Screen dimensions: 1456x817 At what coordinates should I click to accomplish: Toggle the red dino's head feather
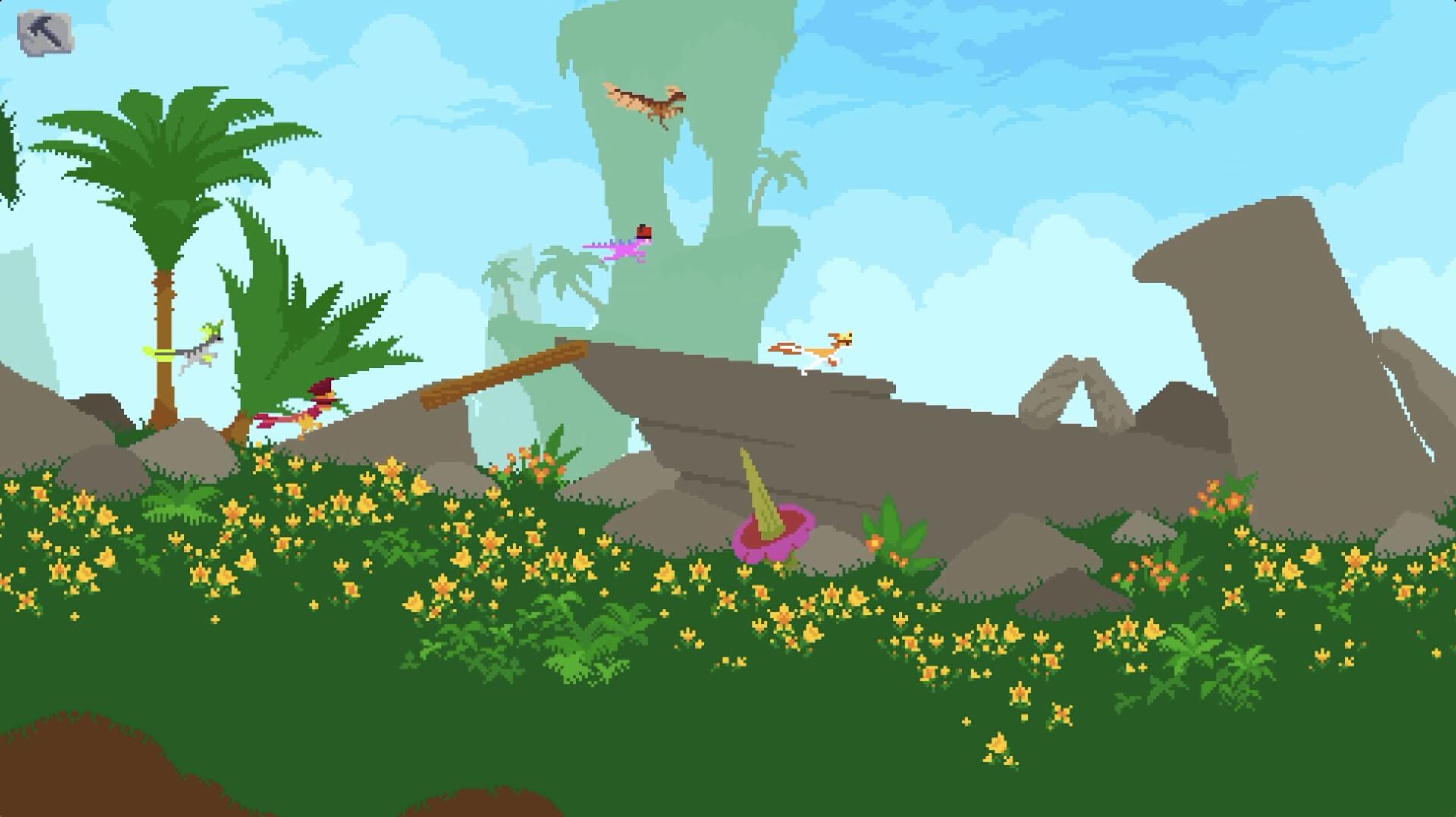click(322, 389)
